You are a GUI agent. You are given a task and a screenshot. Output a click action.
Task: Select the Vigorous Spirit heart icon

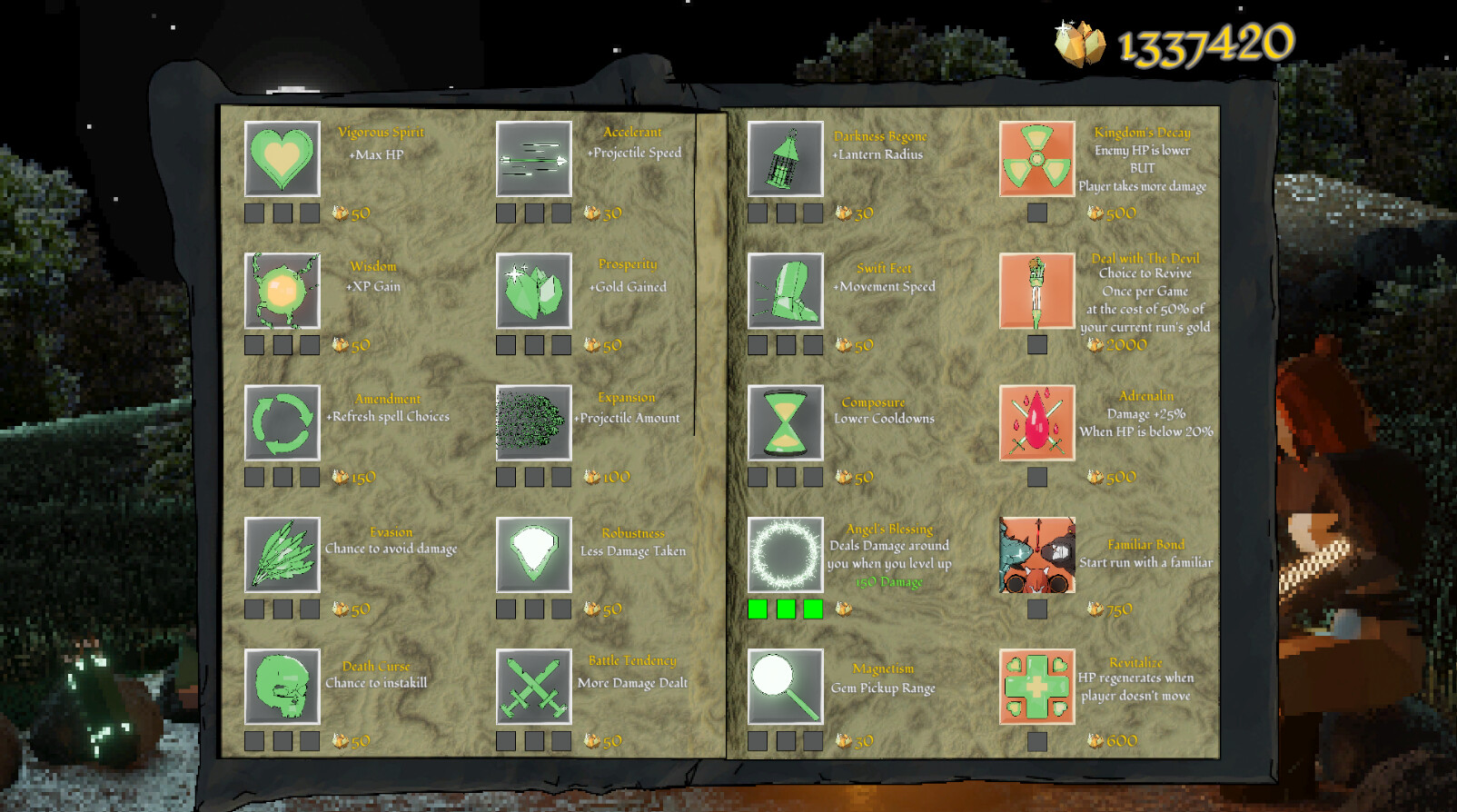click(x=282, y=160)
